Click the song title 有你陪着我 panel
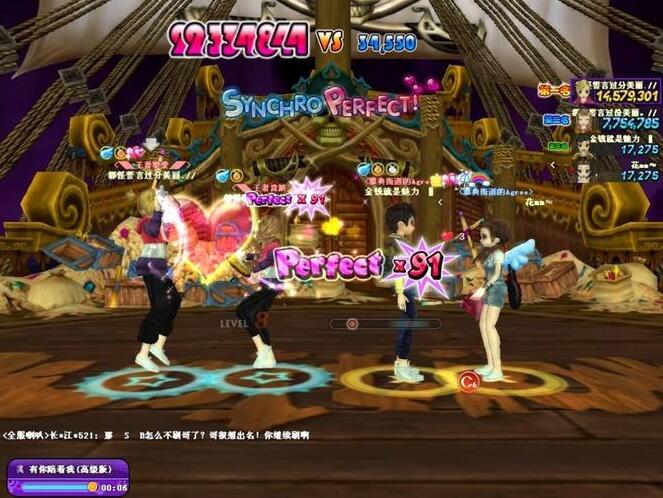This screenshot has height=498, width=663. coord(68,468)
